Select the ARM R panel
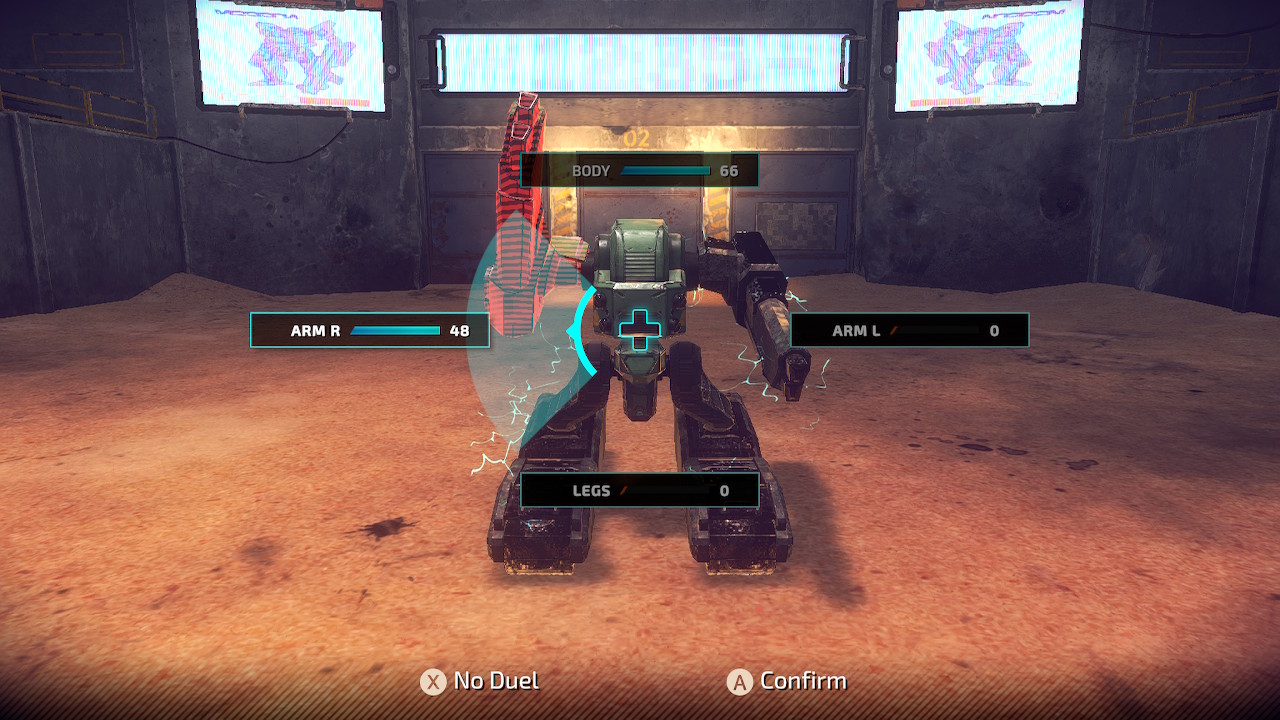The height and width of the screenshot is (720, 1280). tap(368, 330)
